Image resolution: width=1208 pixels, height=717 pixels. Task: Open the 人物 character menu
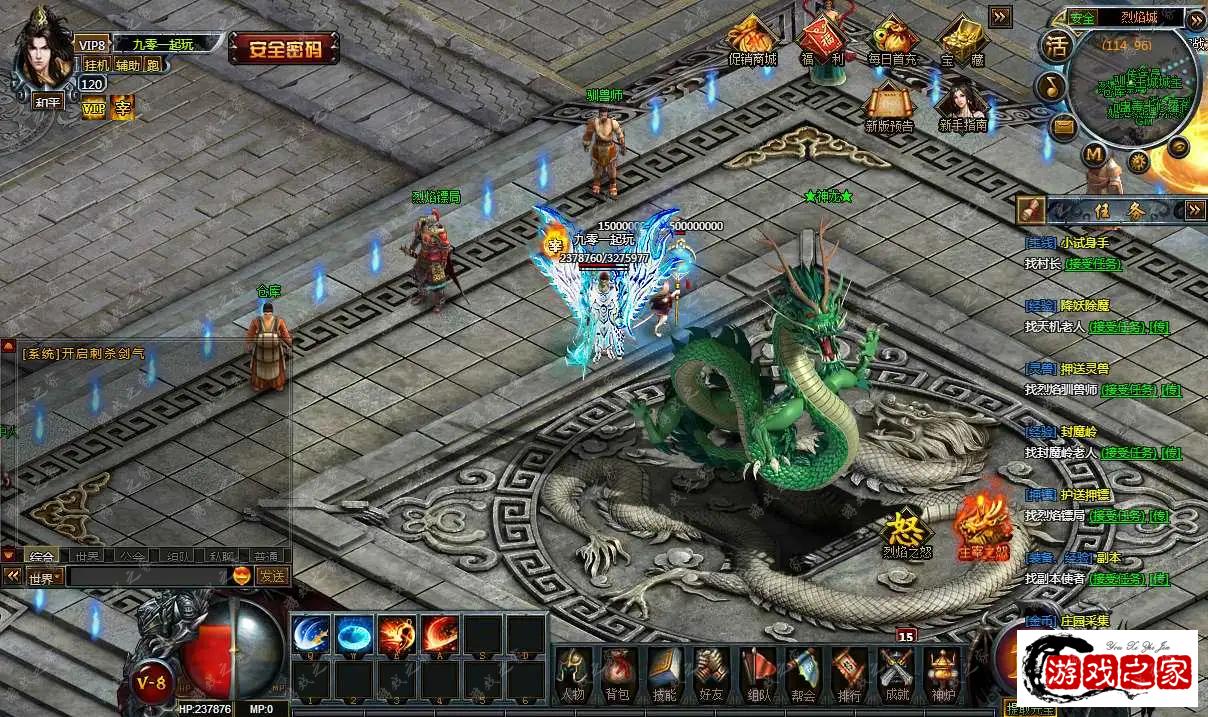[572, 672]
